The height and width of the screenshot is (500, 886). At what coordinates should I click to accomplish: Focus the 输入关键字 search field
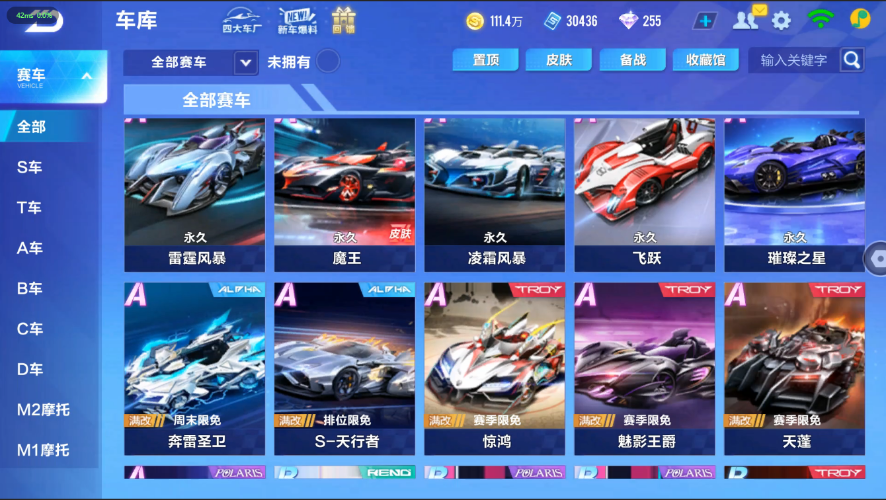(x=794, y=60)
